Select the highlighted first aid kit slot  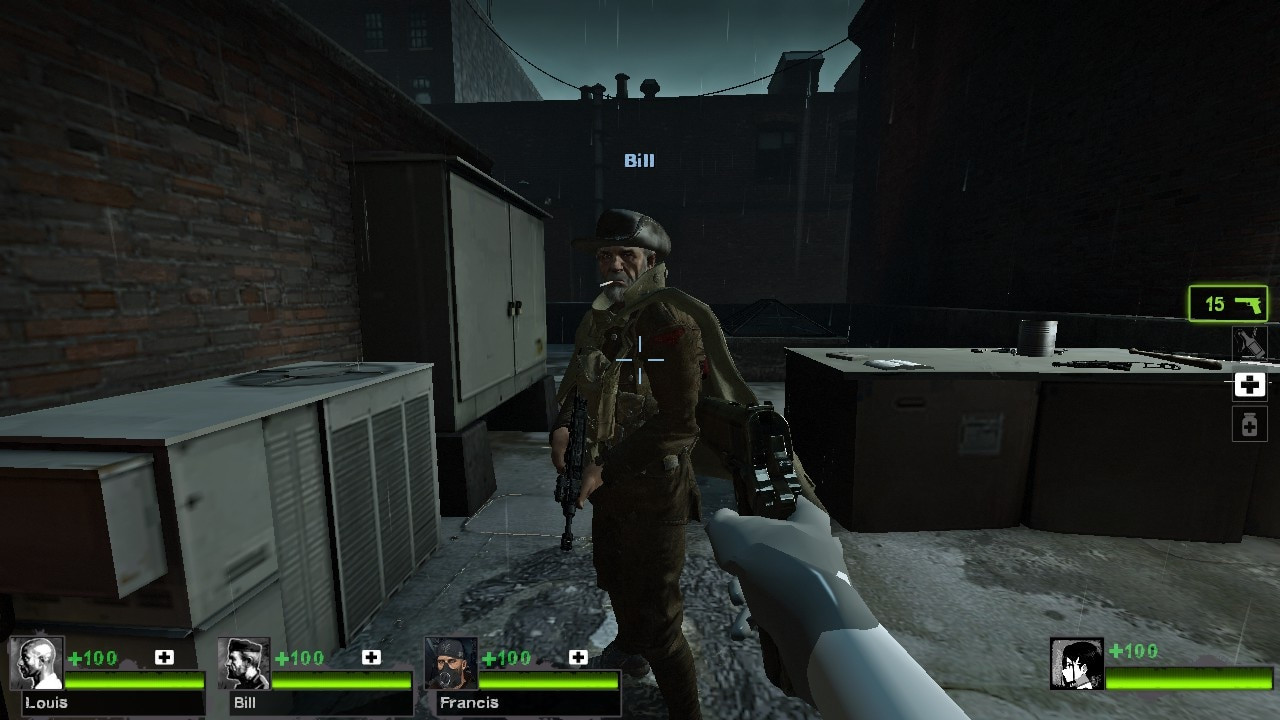click(x=1249, y=385)
